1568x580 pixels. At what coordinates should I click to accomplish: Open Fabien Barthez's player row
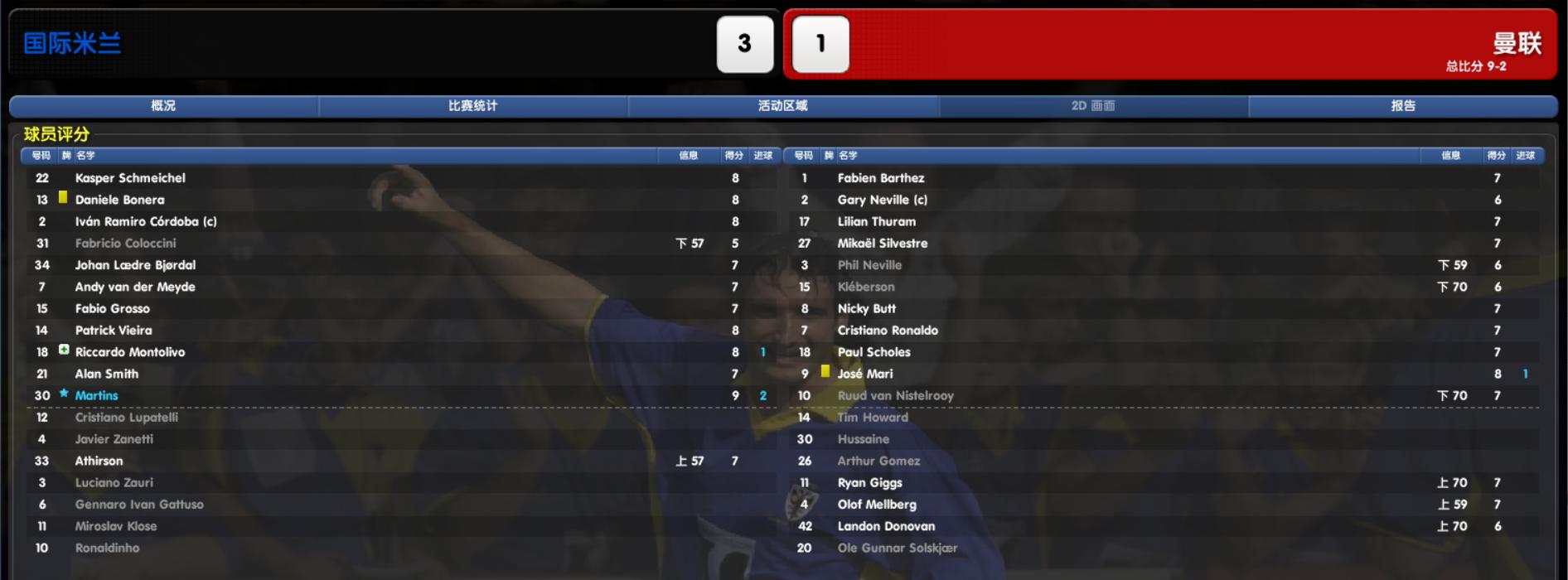coord(880,178)
